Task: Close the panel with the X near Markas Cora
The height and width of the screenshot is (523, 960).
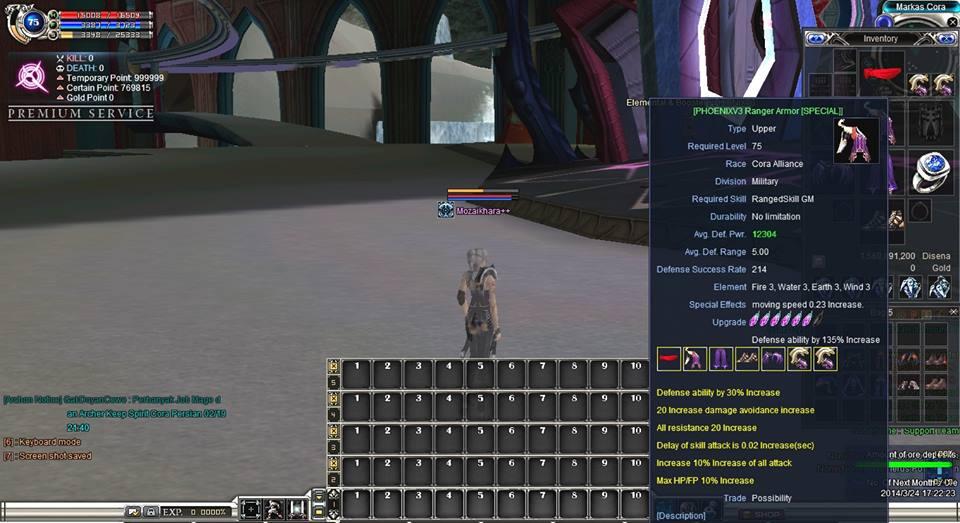Action: tap(952, 22)
